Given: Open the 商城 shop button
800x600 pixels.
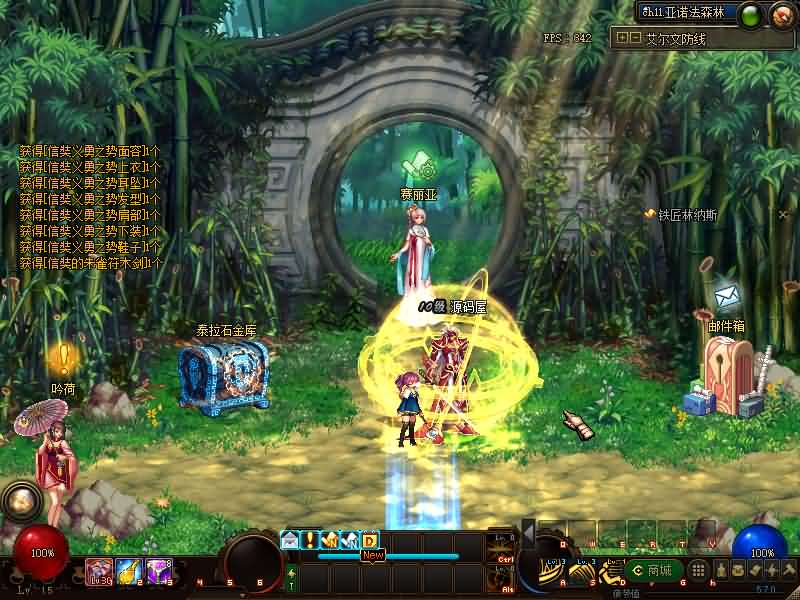Looking at the screenshot, I should [x=656, y=570].
